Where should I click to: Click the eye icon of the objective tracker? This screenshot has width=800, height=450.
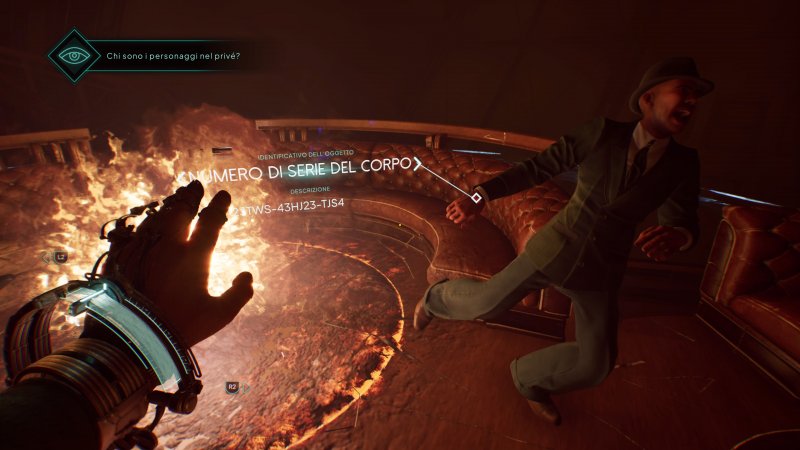pyautogui.click(x=74, y=56)
